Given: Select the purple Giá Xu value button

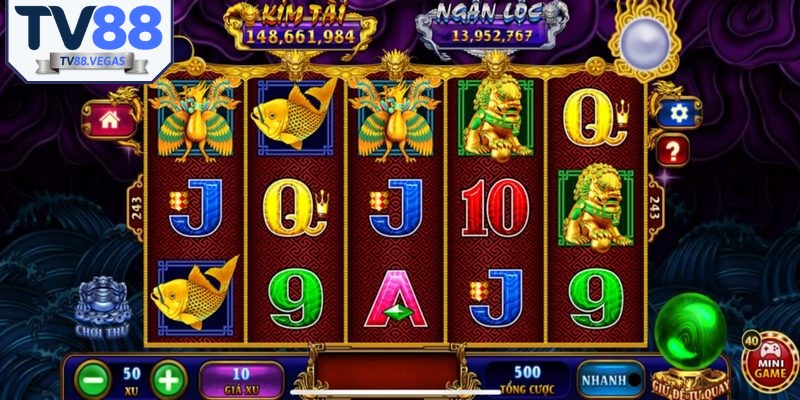Looking at the screenshot, I should 241,379.
